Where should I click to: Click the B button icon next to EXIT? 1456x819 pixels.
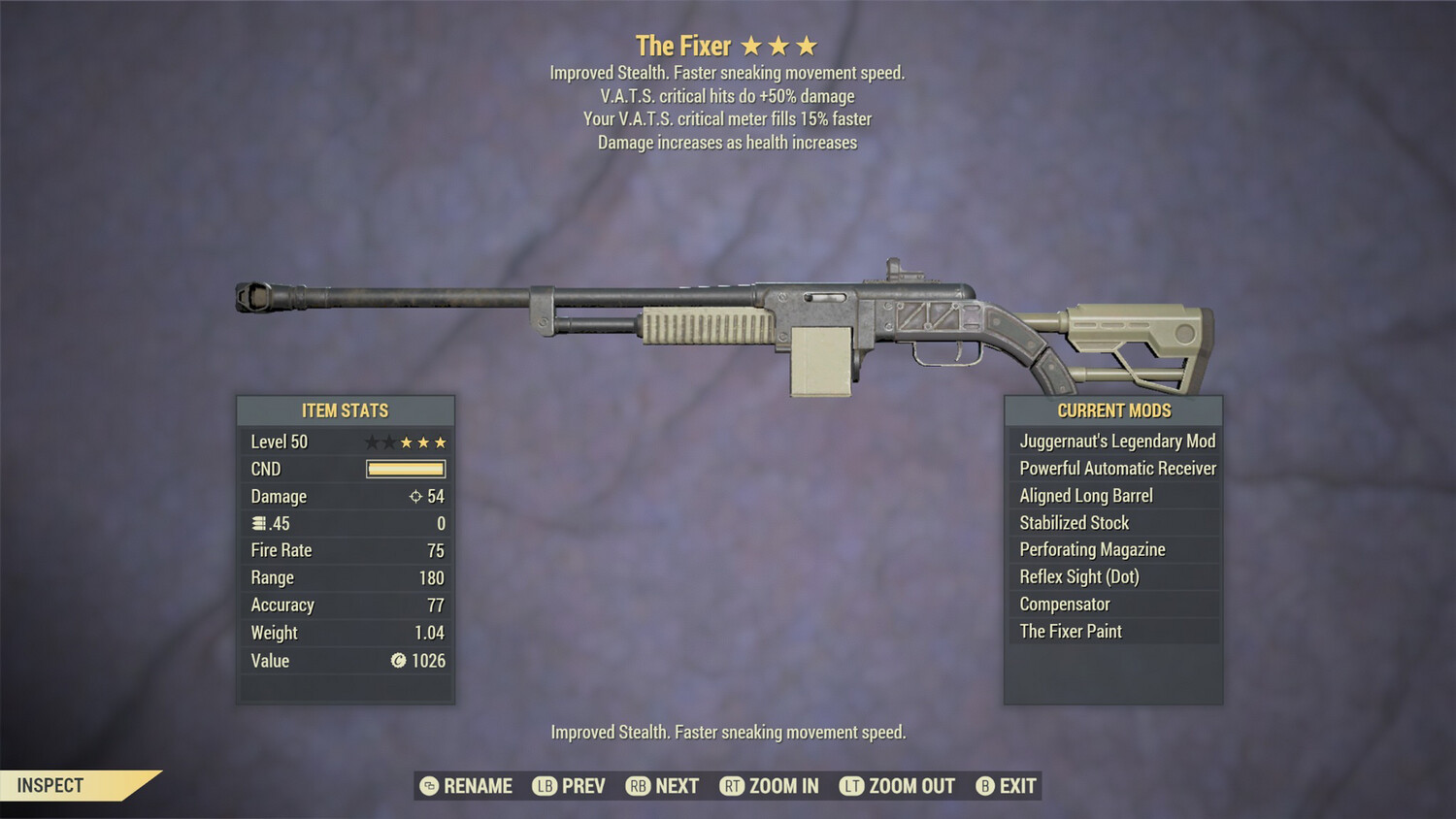[x=983, y=786]
